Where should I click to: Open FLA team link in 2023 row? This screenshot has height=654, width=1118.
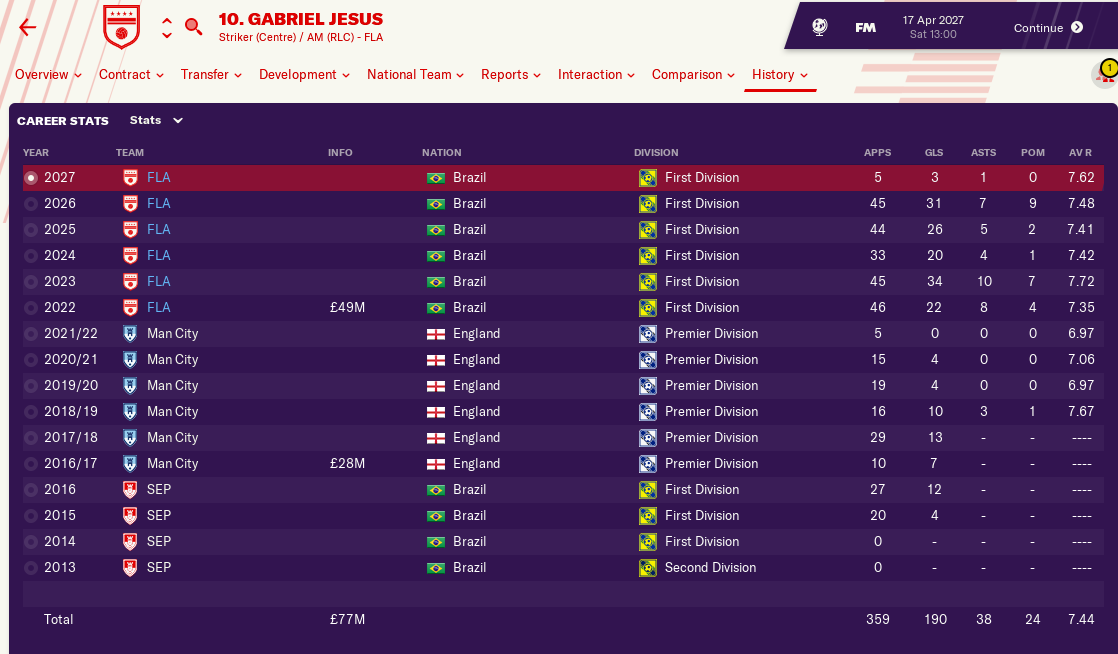point(158,282)
